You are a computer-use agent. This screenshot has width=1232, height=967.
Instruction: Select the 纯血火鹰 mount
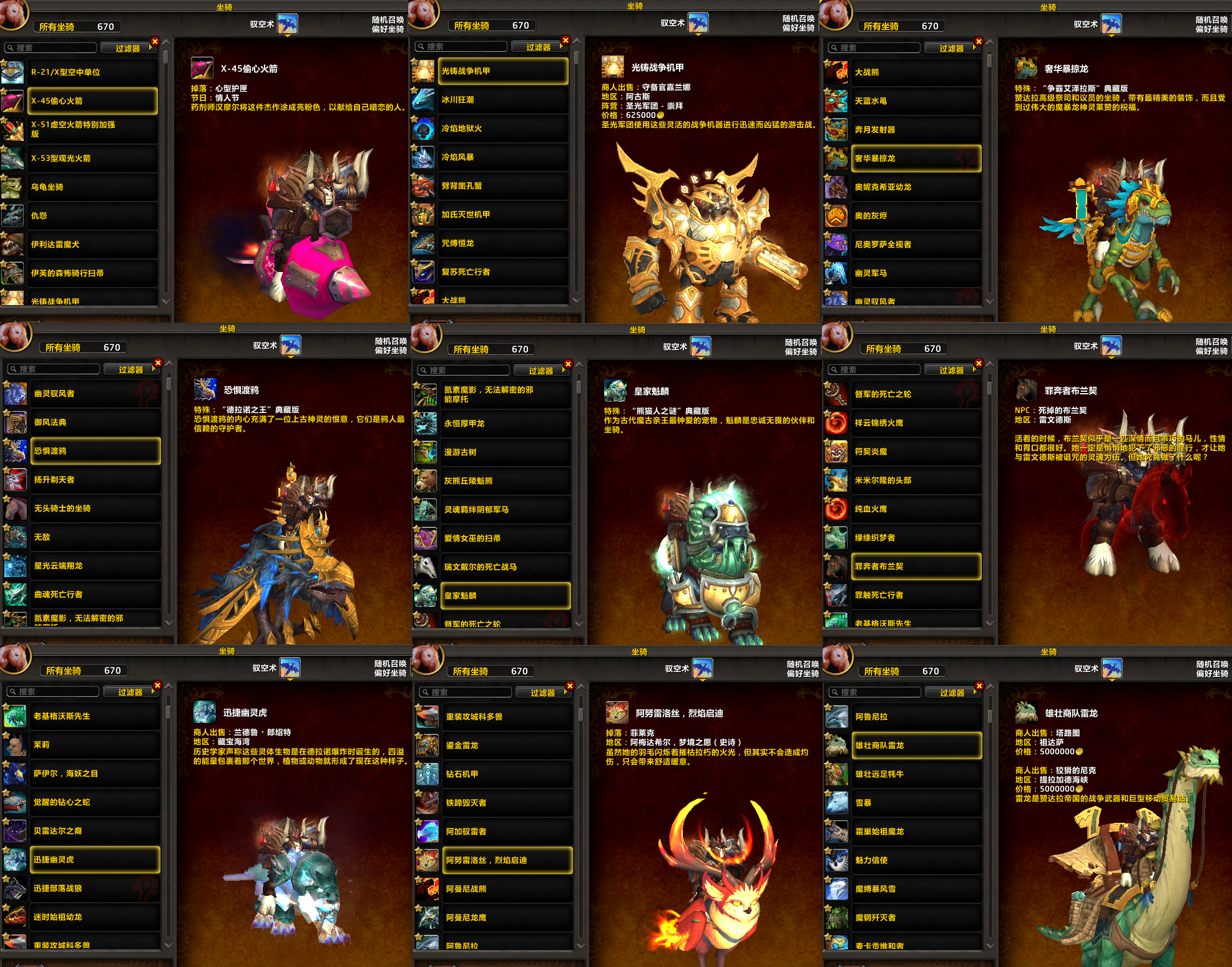pyautogui.click(x=916, y=509)
